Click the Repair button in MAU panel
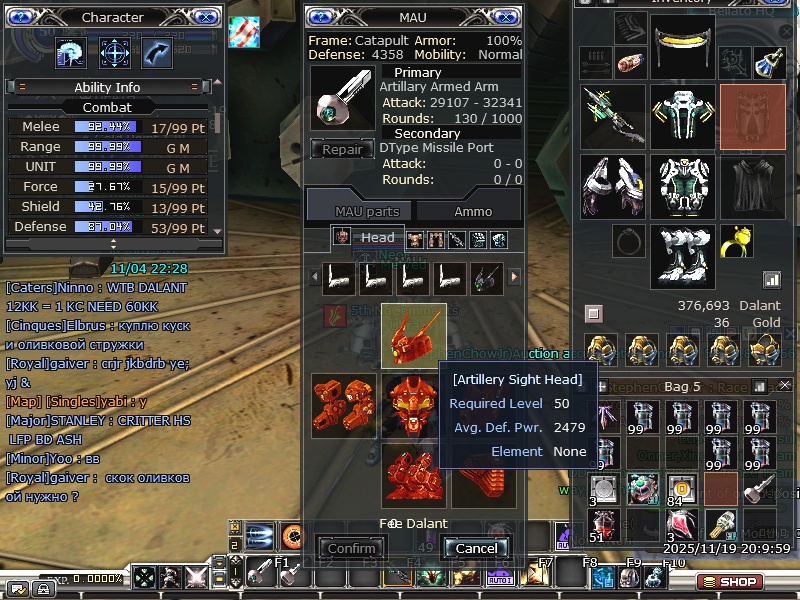800x600 pixels. click(342, 150)
